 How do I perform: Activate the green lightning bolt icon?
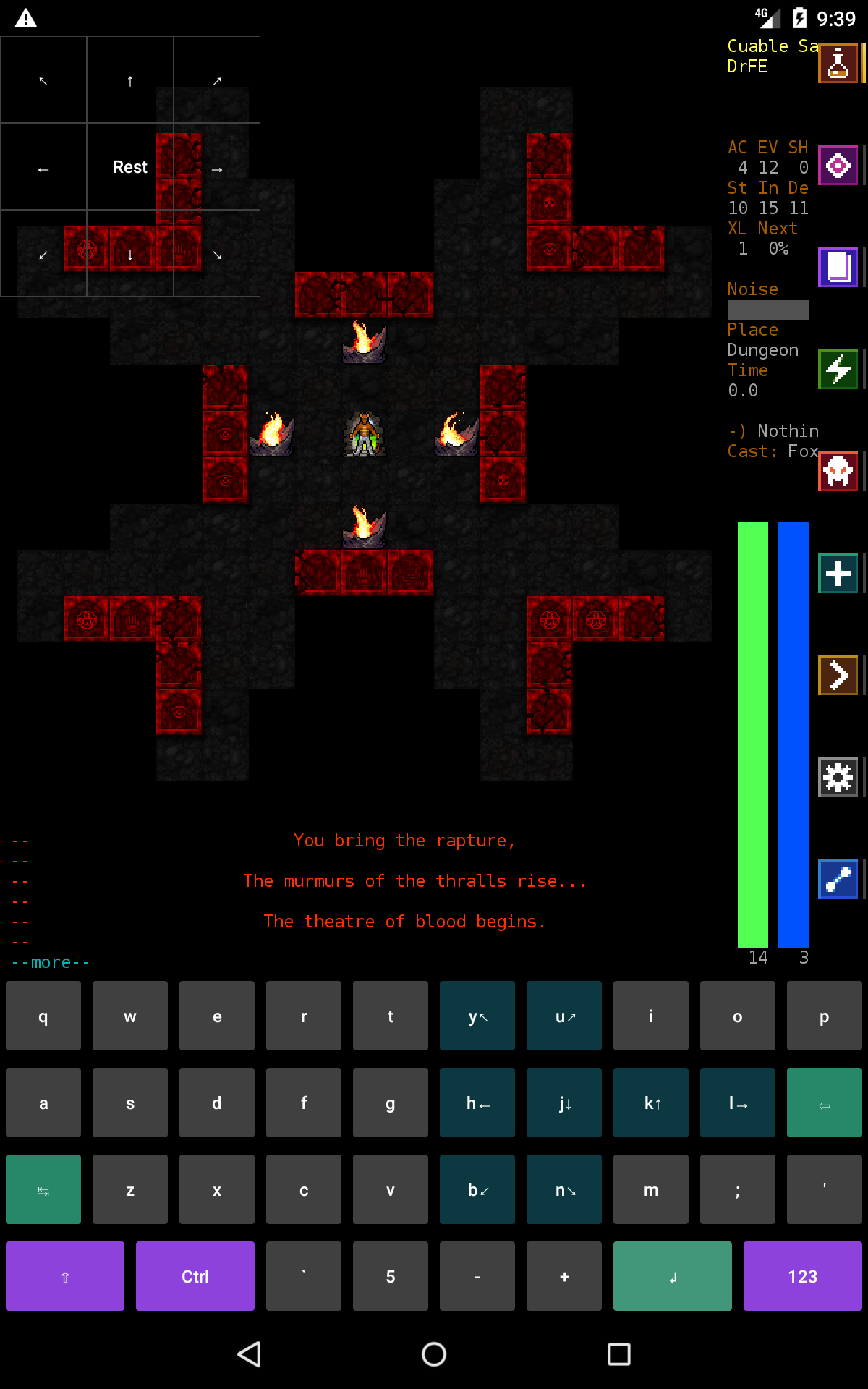click(838, 369)
